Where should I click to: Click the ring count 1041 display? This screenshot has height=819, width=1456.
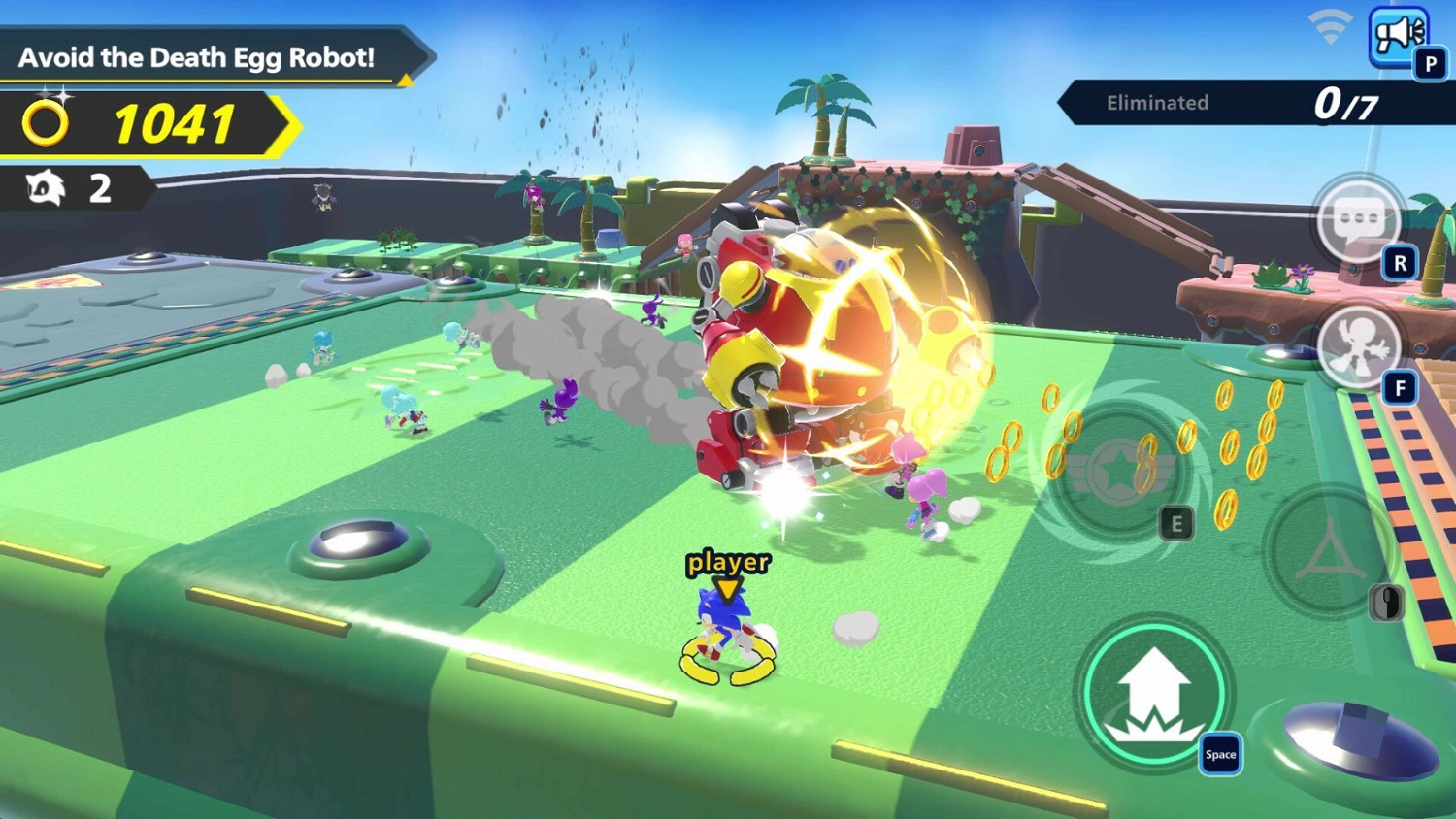[173, 123]
